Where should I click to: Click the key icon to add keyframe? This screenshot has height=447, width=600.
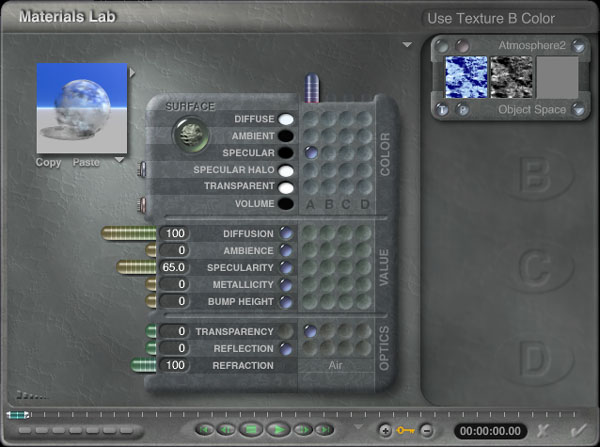click(406, 430)
